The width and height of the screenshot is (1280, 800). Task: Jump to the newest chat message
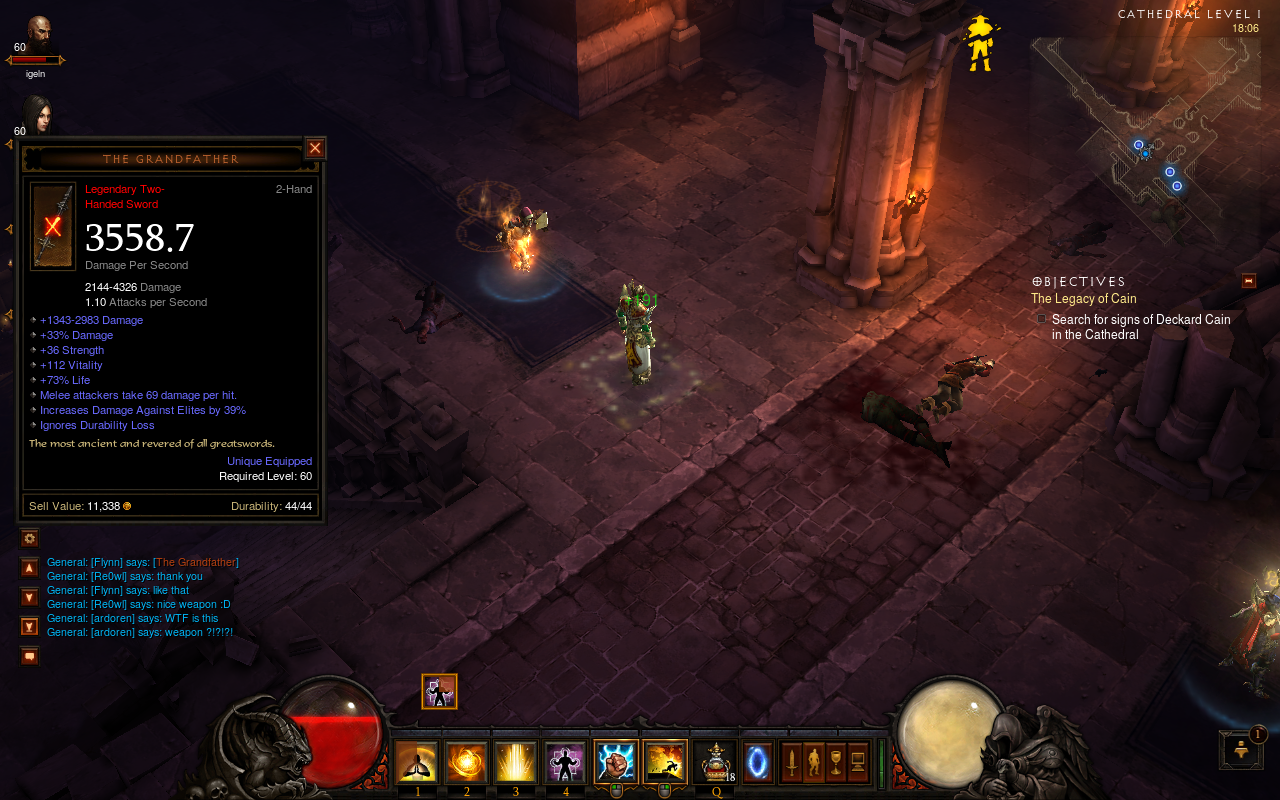click(30, 627)
